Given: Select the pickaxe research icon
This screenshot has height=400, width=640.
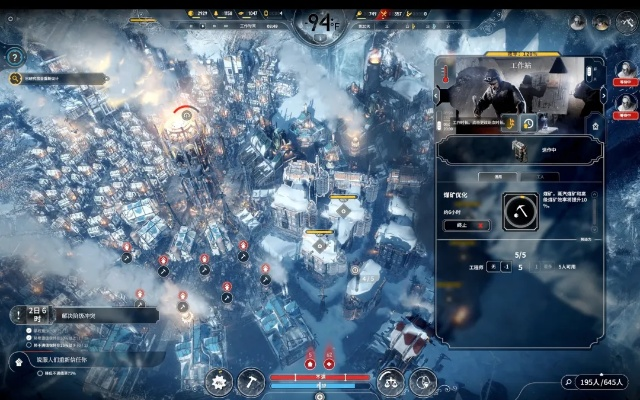Looking at the screenshot, I should (x=523, y=211).
